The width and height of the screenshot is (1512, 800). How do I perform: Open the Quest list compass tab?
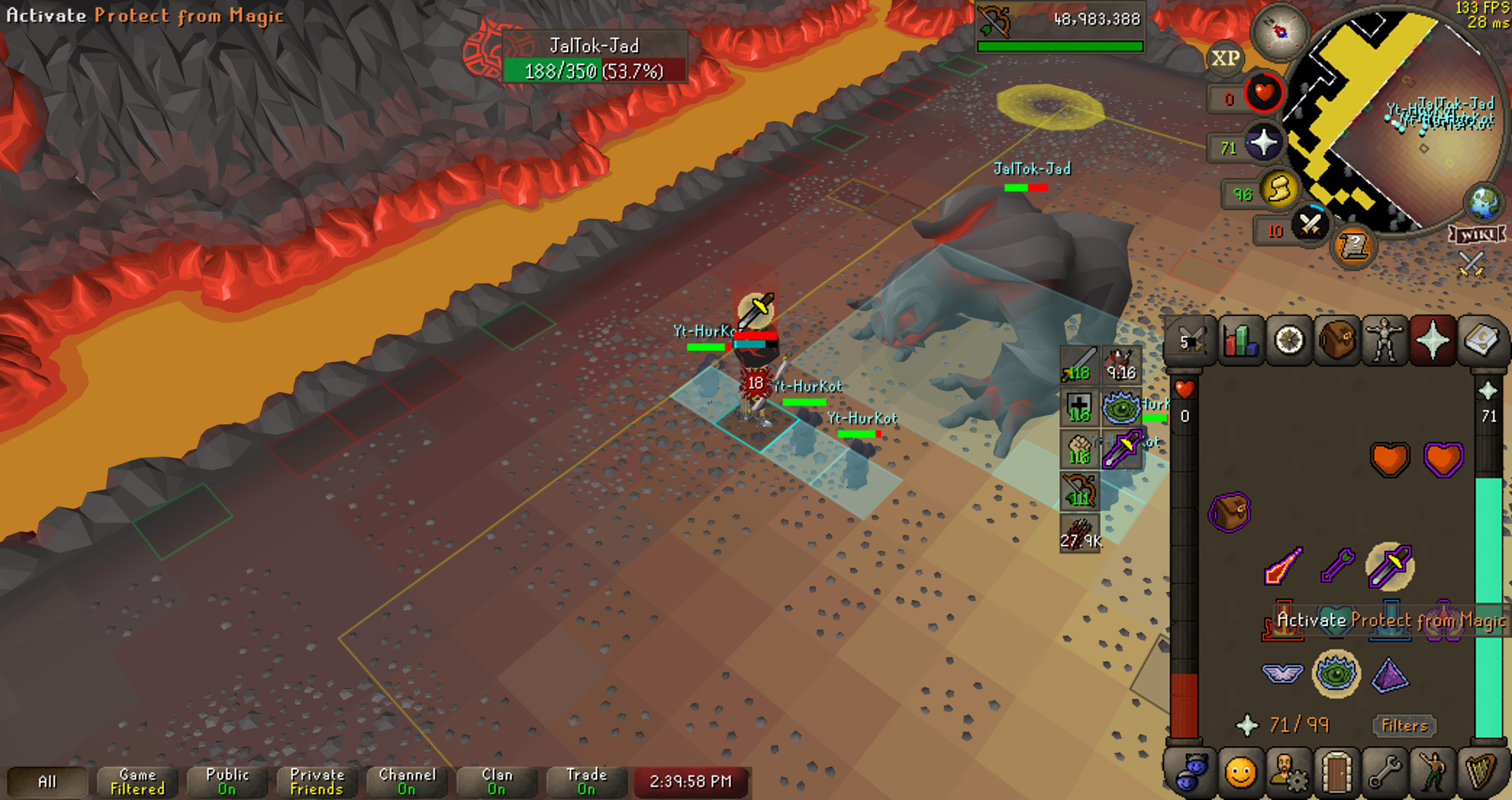[1289, 341]
